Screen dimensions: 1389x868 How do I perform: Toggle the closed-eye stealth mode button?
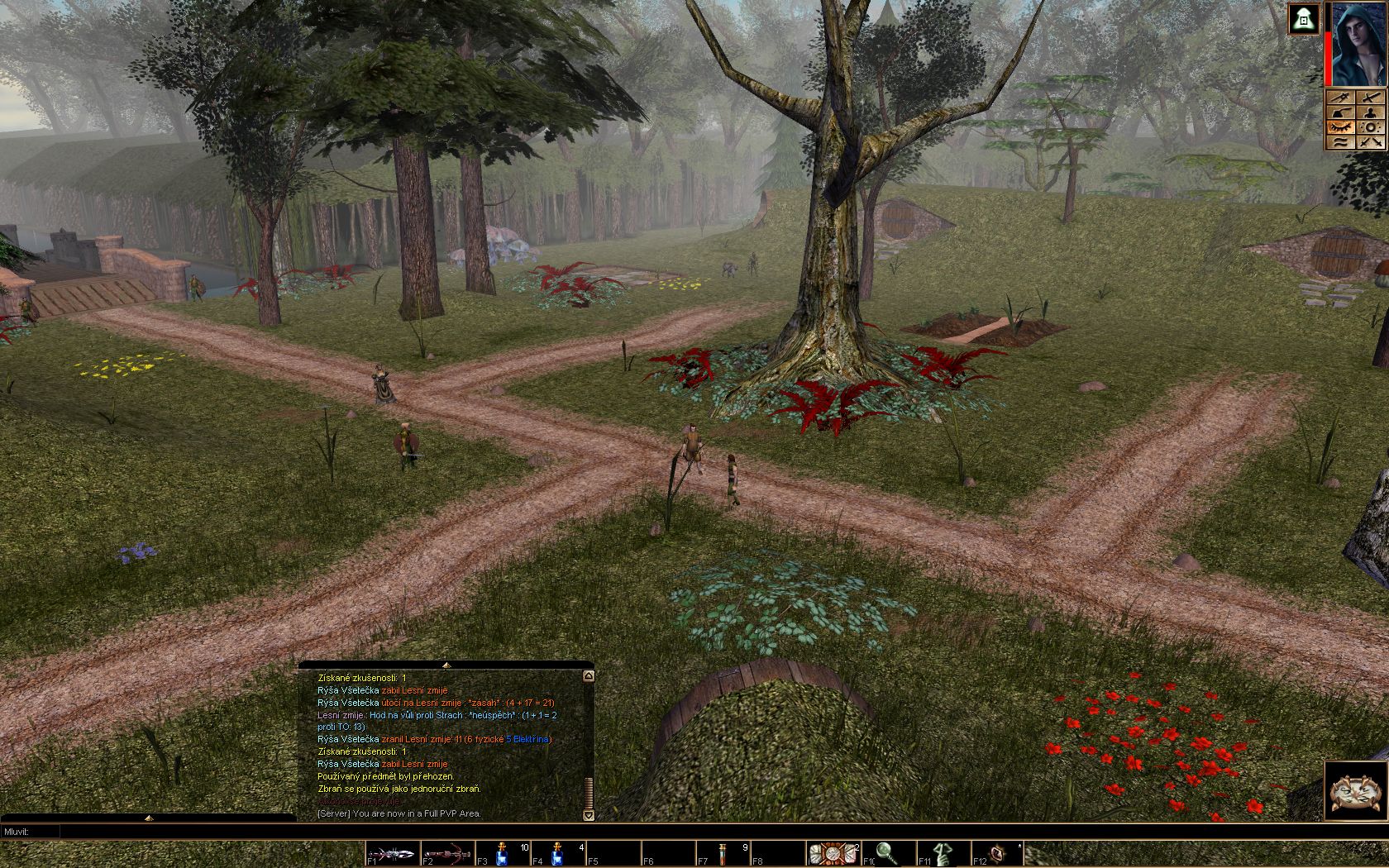pyautogui.click(x=1340, y=127)
